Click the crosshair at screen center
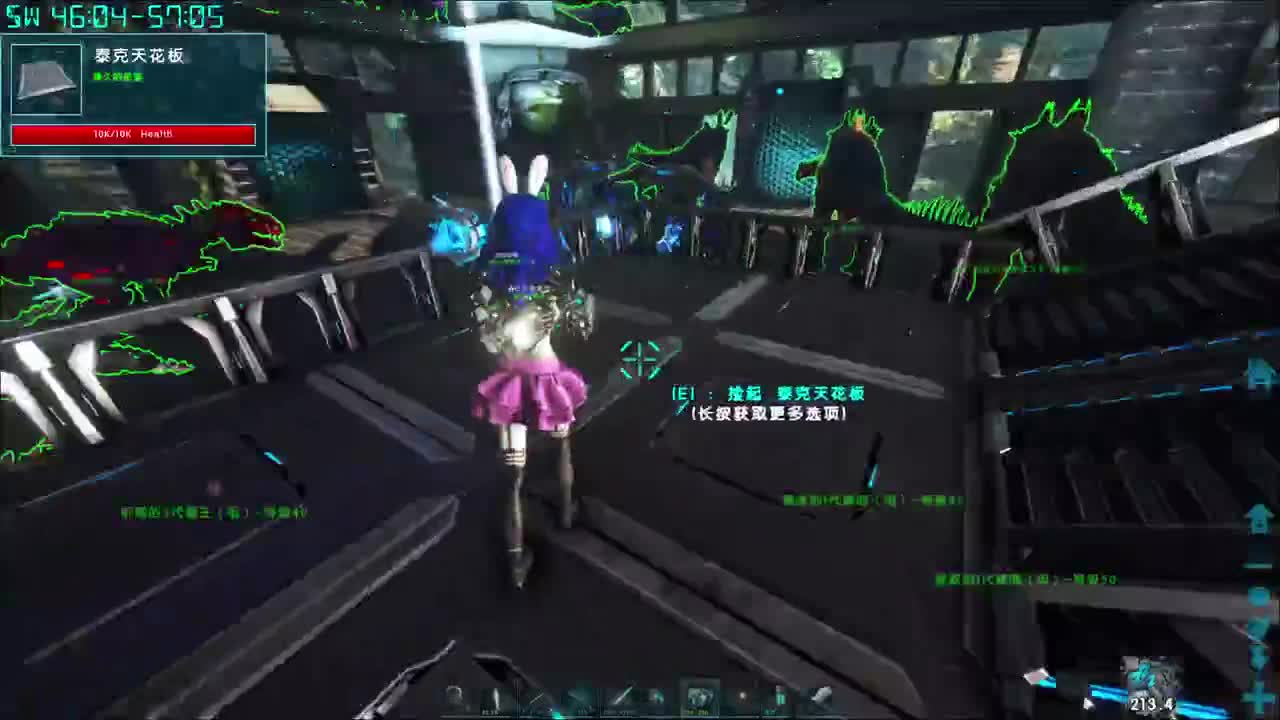 pyautogui.click(x=639, y=362)
